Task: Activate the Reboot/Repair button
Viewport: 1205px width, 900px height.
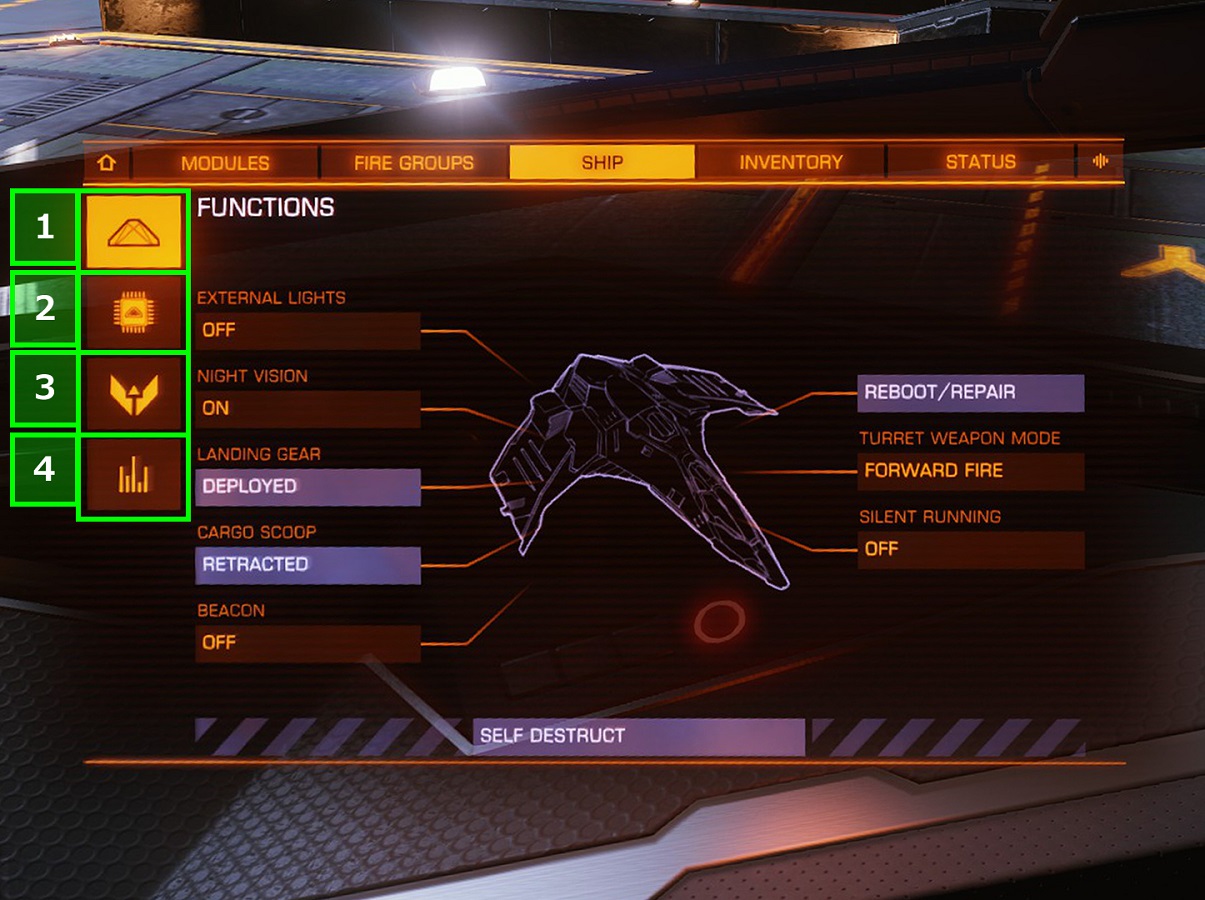Action: pos(970,392)
